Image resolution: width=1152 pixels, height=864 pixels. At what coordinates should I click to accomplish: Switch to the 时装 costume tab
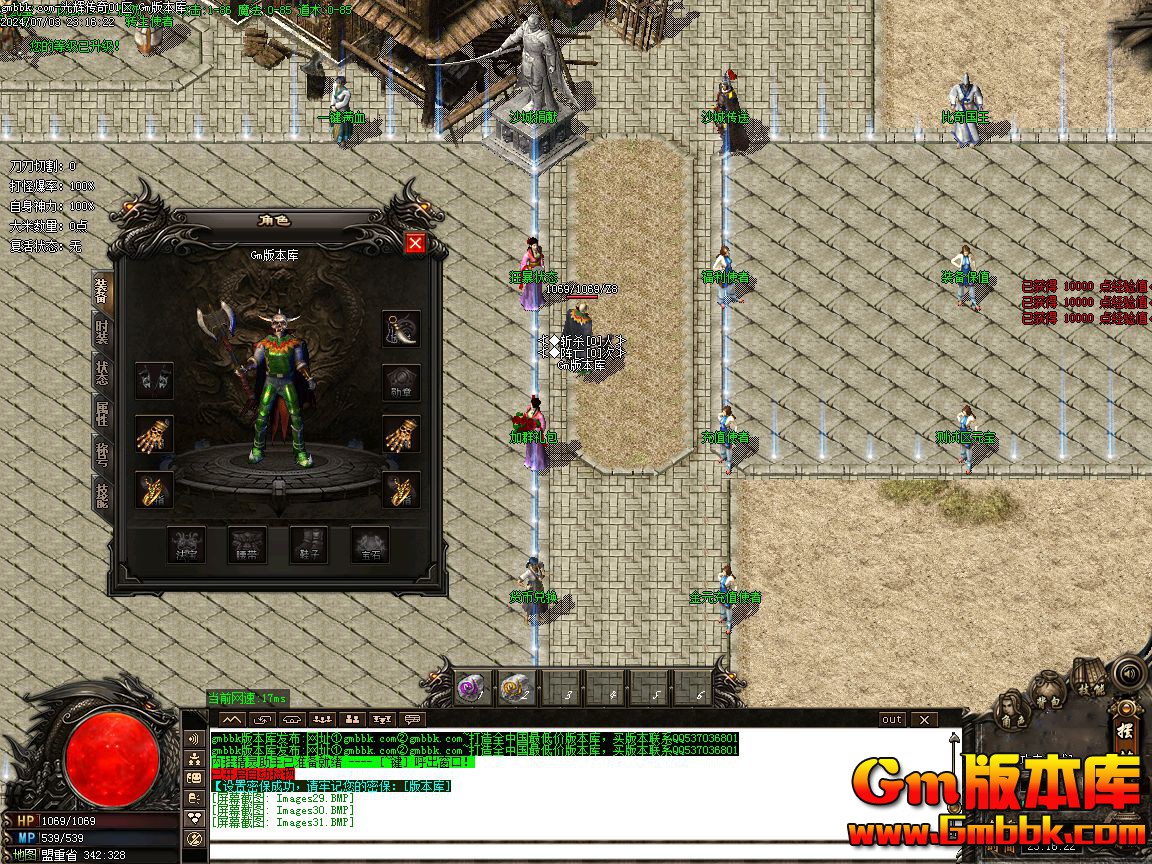102,334
